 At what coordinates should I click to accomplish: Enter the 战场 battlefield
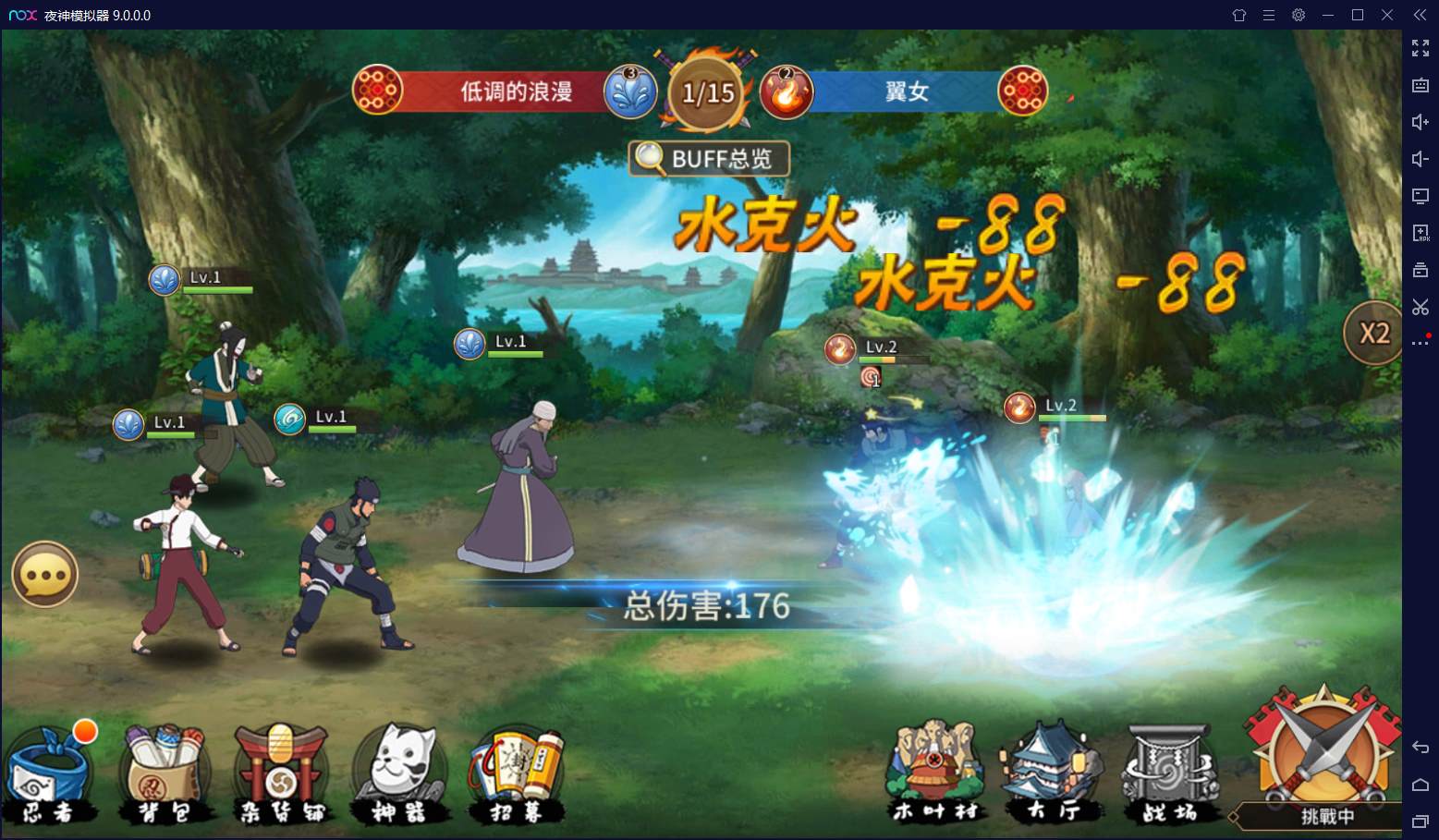pyautogui.click(x=1169, y=773)
